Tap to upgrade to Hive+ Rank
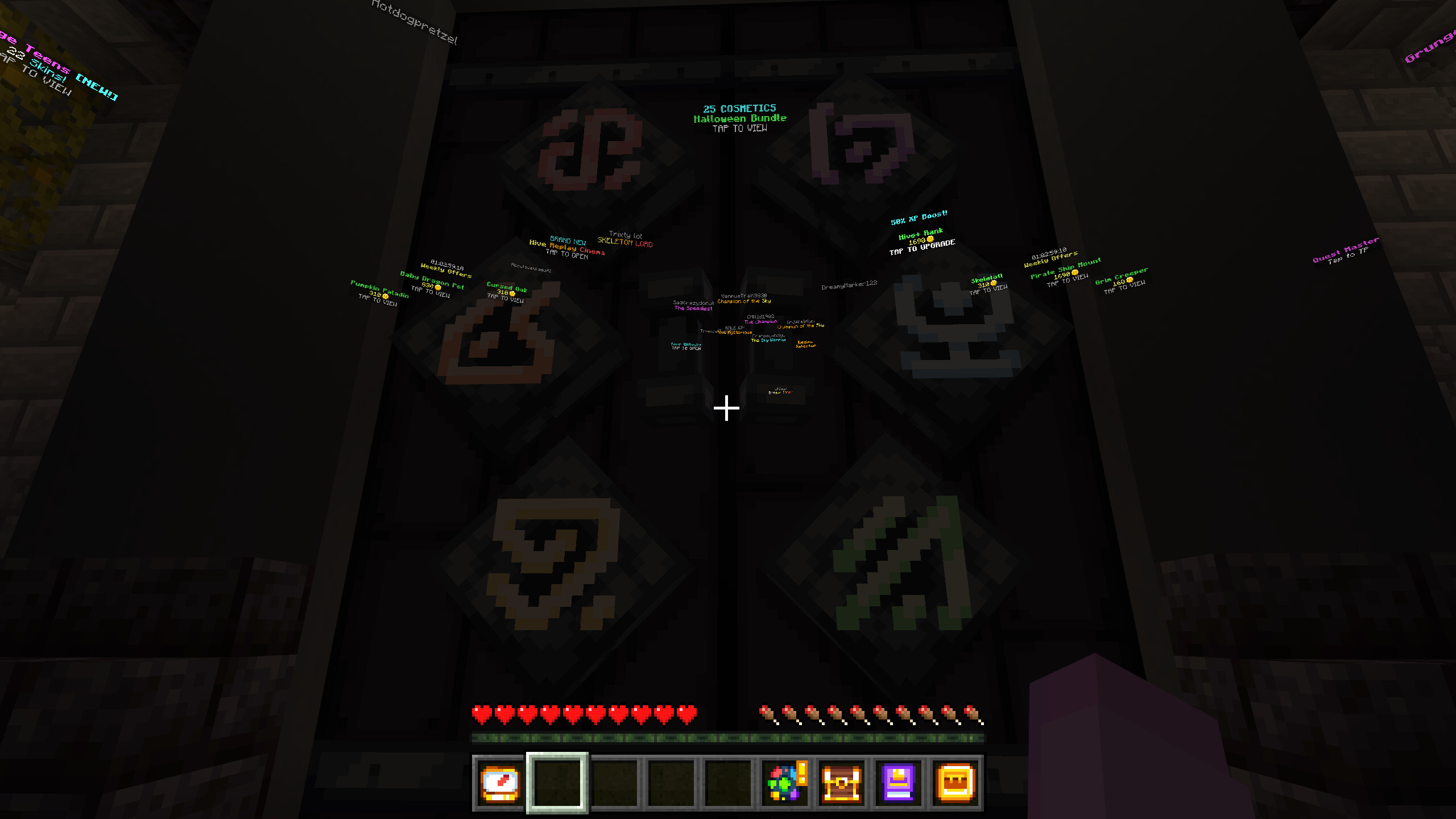This screenshot has height=819, width=1456. pyautogui.click(x=923, y=236)
